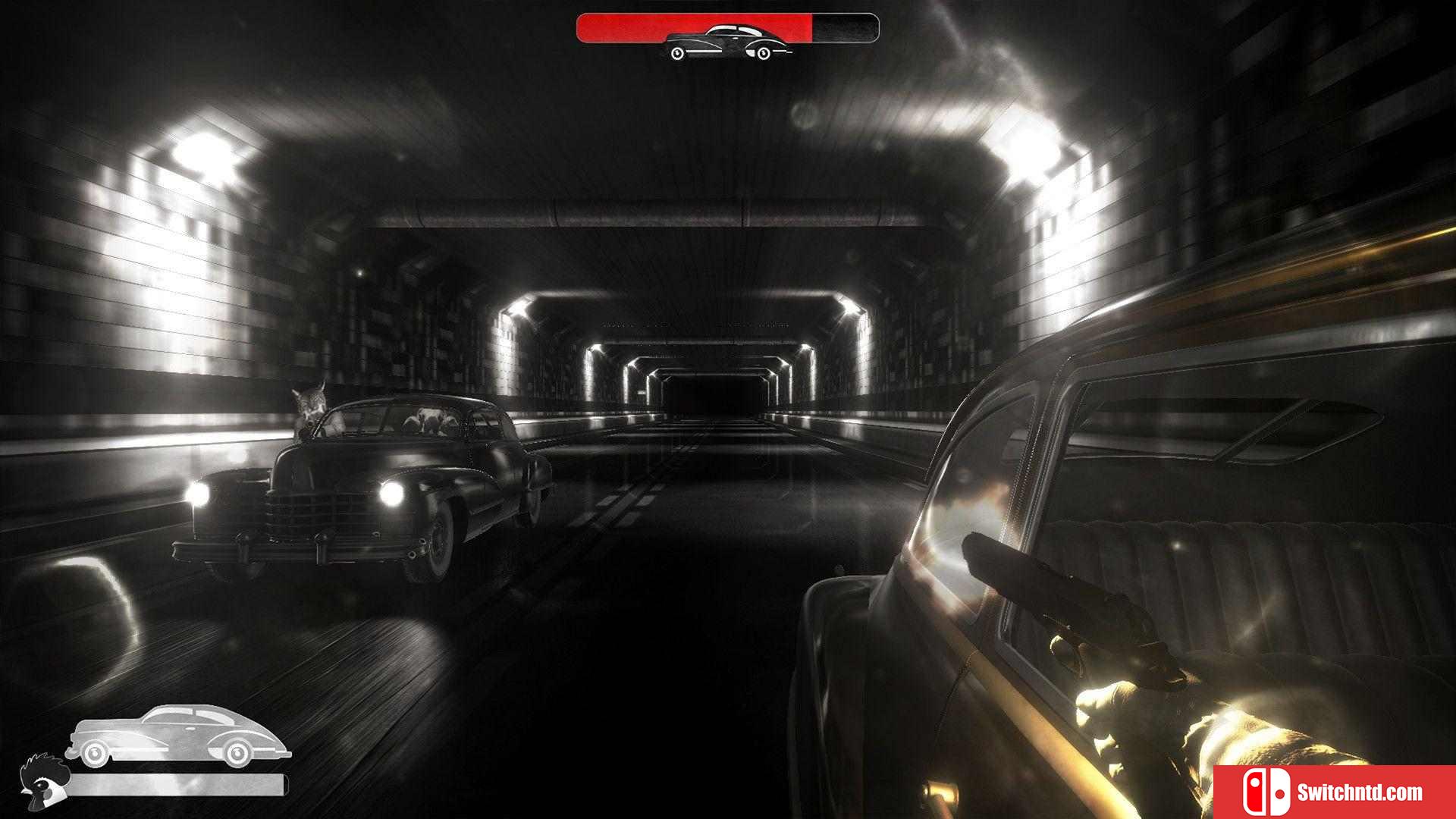
Task: Click the enemy car silhouette icon
Action: click(727, 42)
